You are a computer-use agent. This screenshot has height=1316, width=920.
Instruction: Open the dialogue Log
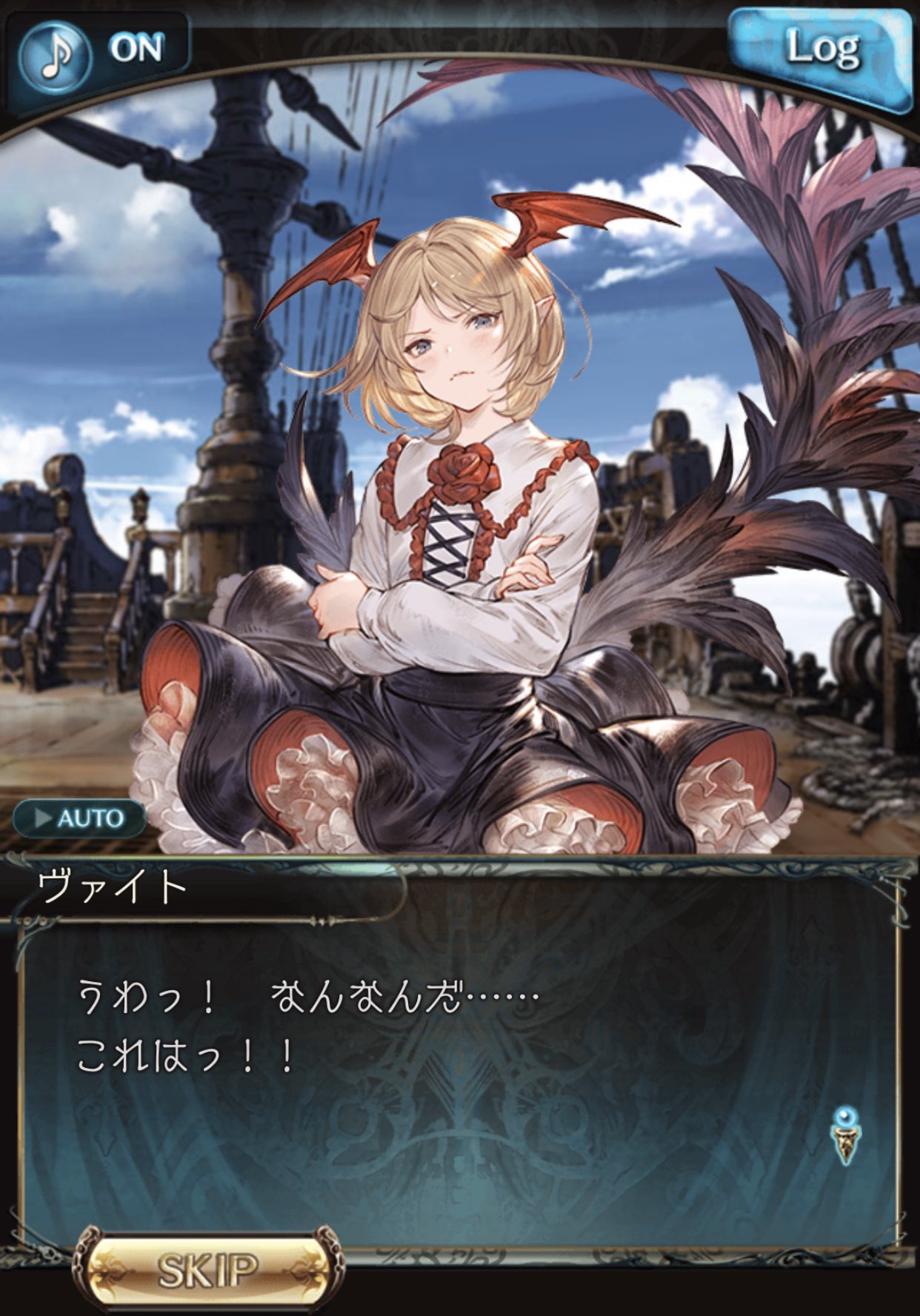point(821,52)
